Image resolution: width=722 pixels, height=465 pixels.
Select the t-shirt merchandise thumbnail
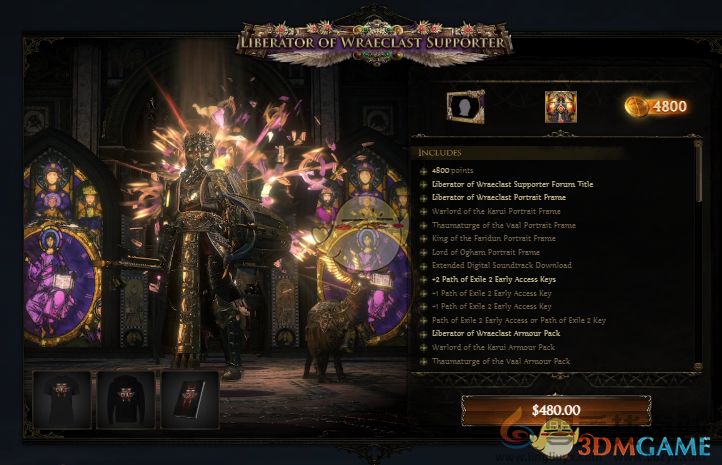tap(62, 399)
